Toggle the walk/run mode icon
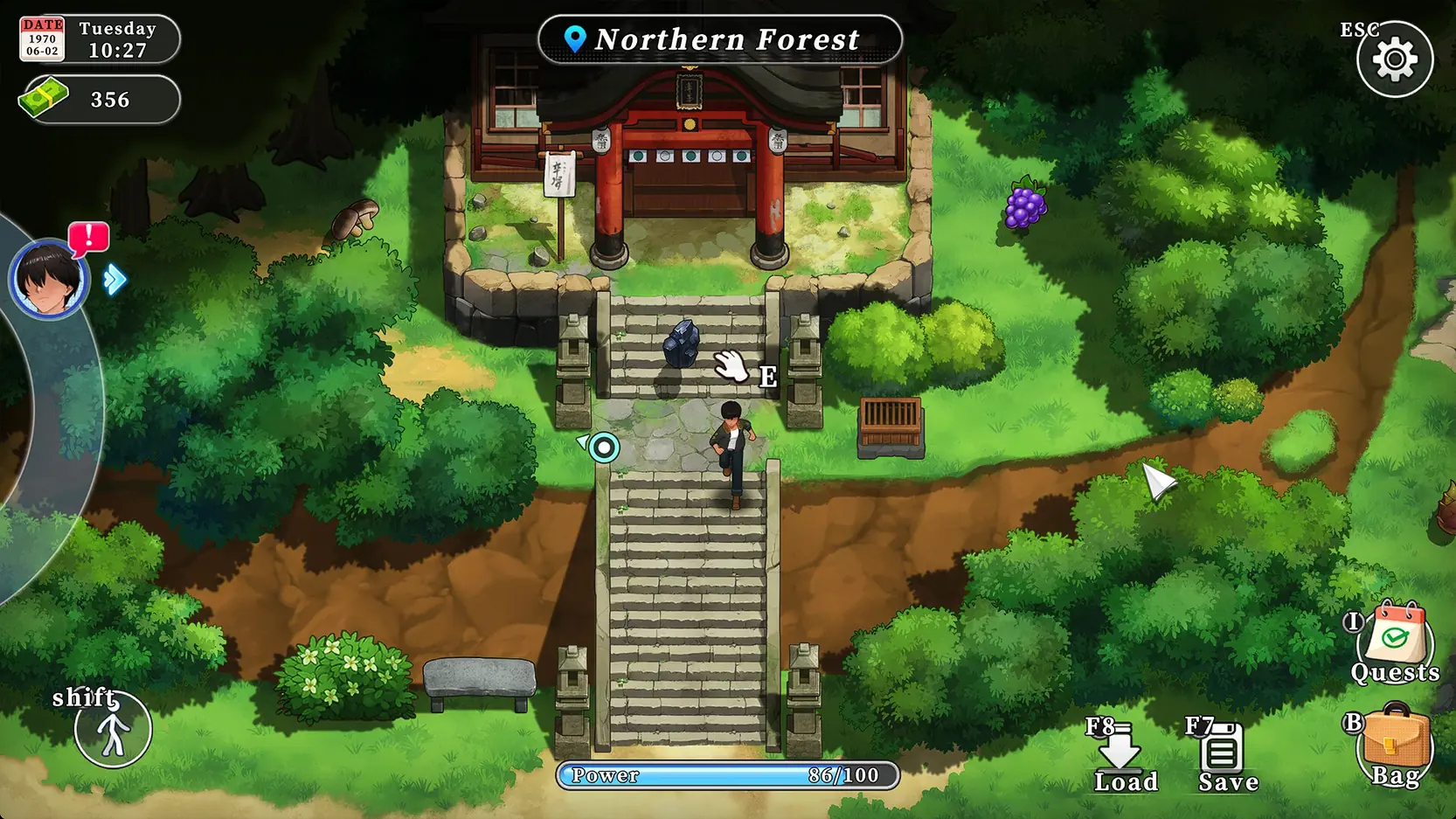1456x819 pixels. click(113, 730)
